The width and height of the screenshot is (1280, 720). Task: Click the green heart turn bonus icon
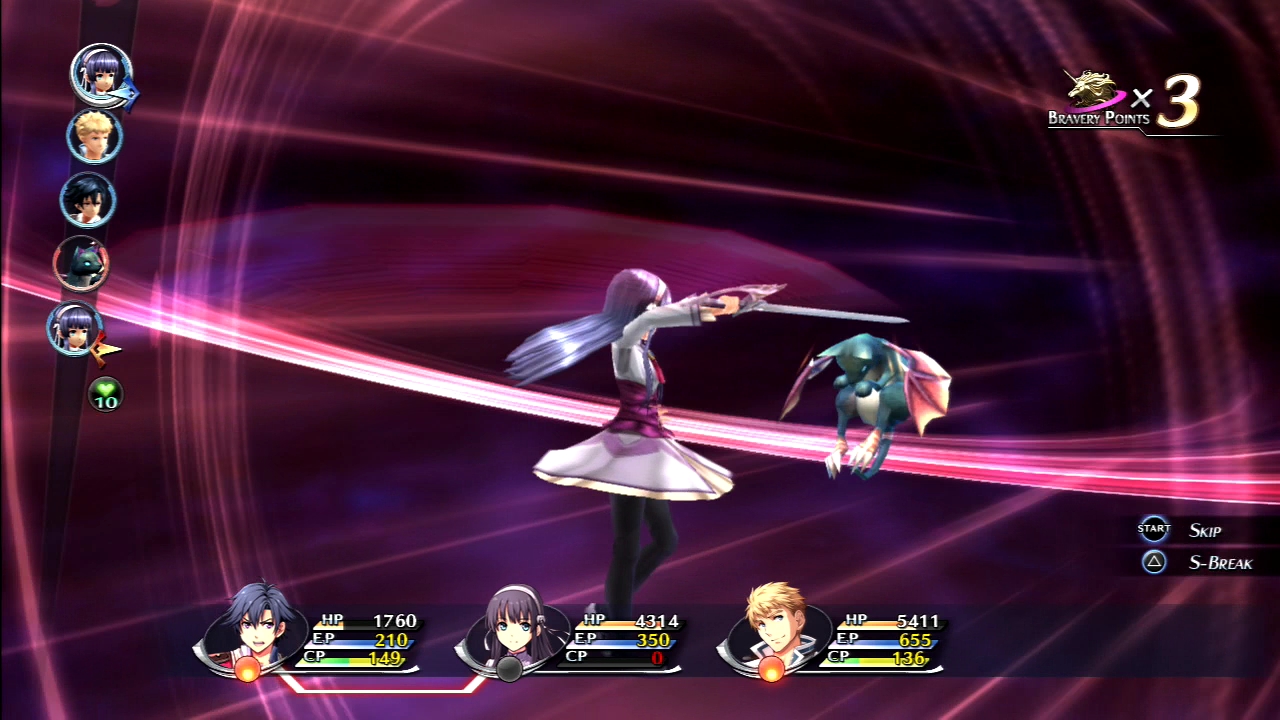[106, 393]
